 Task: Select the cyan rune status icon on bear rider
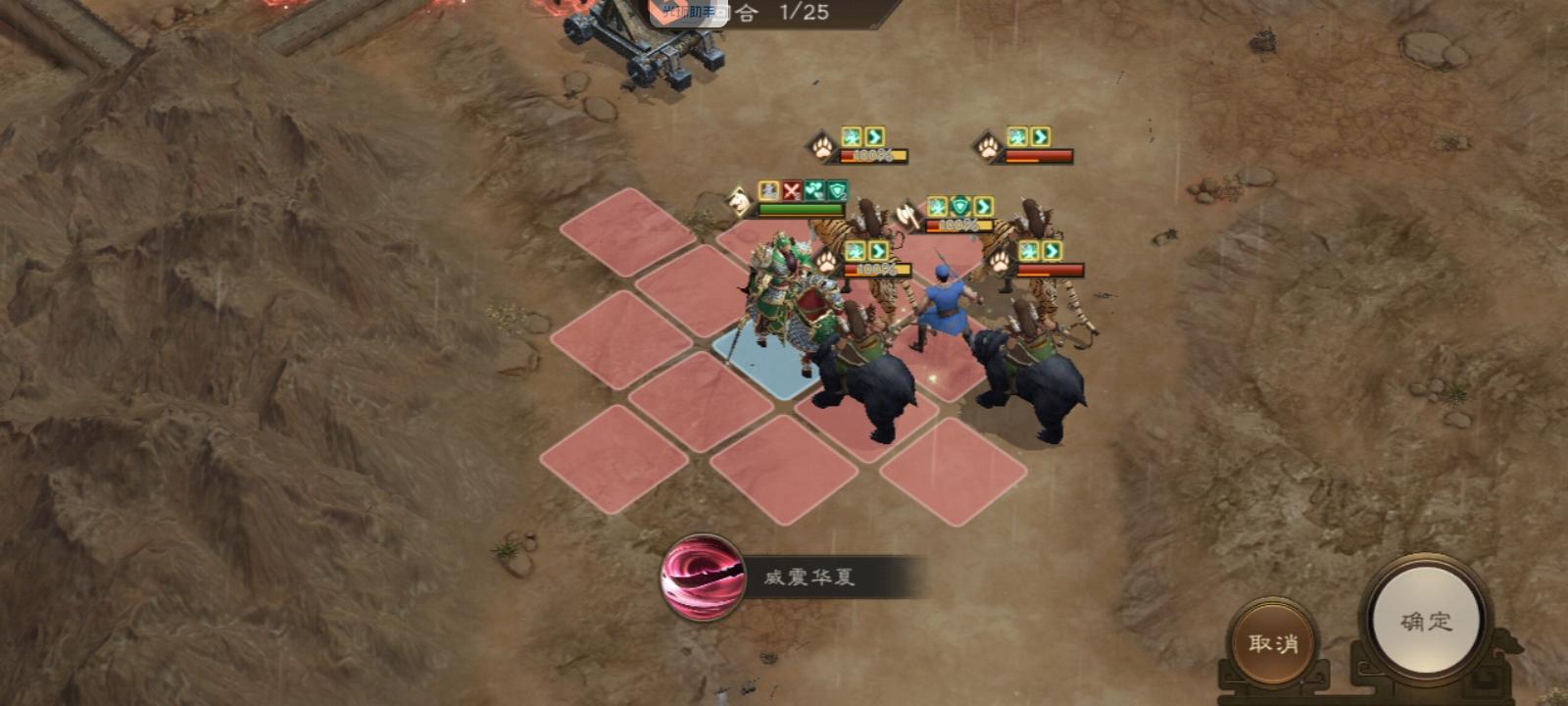pos(854,249)
